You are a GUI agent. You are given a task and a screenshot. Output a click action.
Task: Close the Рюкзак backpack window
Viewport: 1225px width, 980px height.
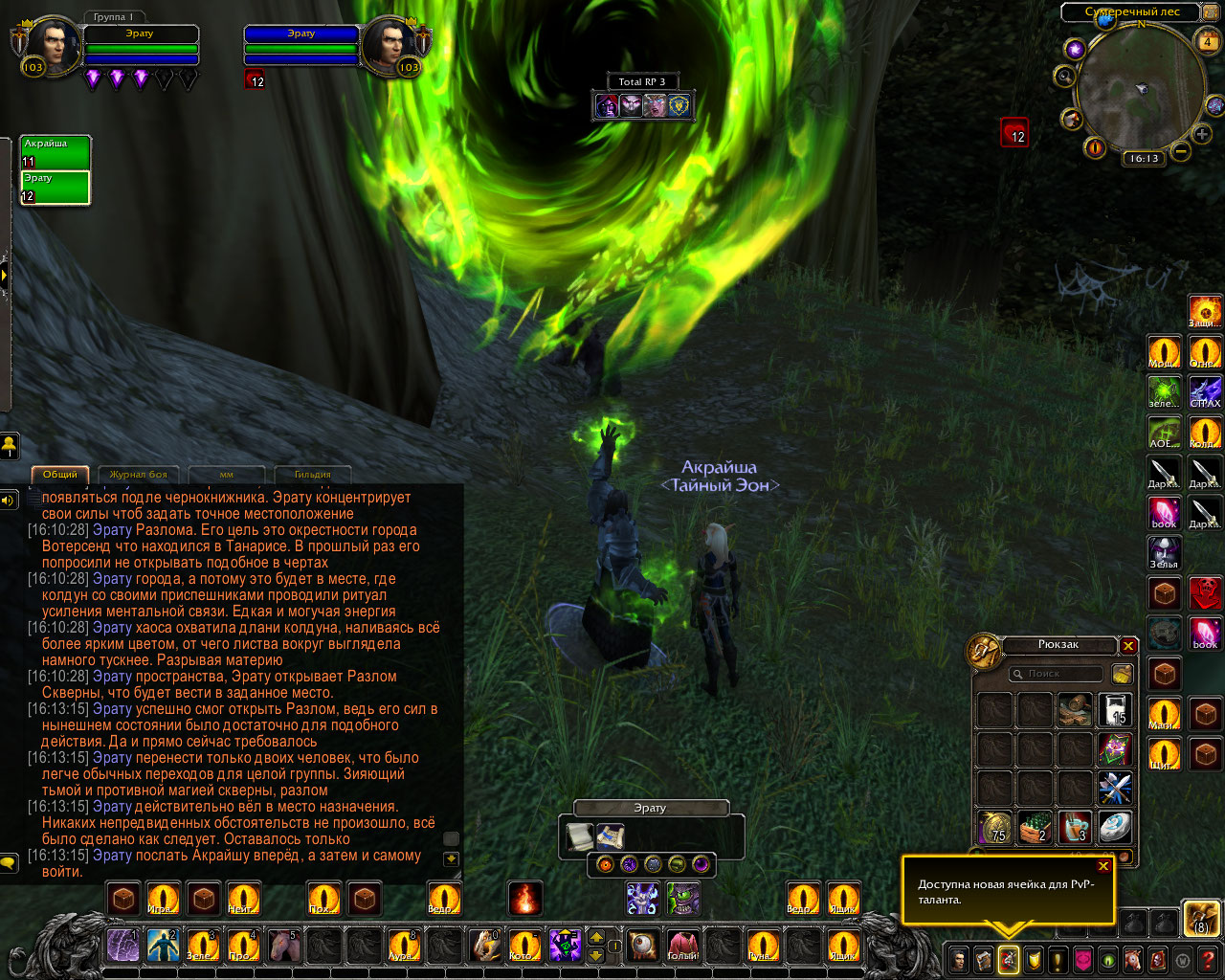(x=1129, y=646)
